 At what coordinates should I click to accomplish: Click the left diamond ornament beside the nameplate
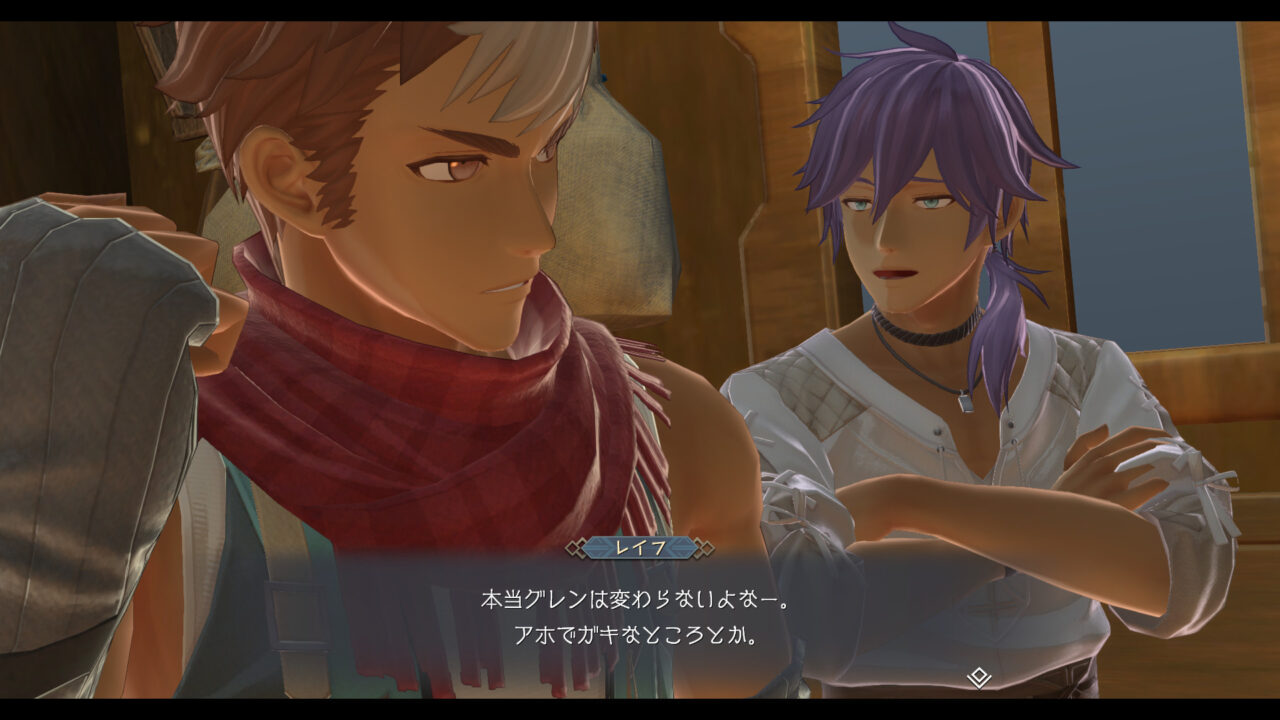(574, 547)
